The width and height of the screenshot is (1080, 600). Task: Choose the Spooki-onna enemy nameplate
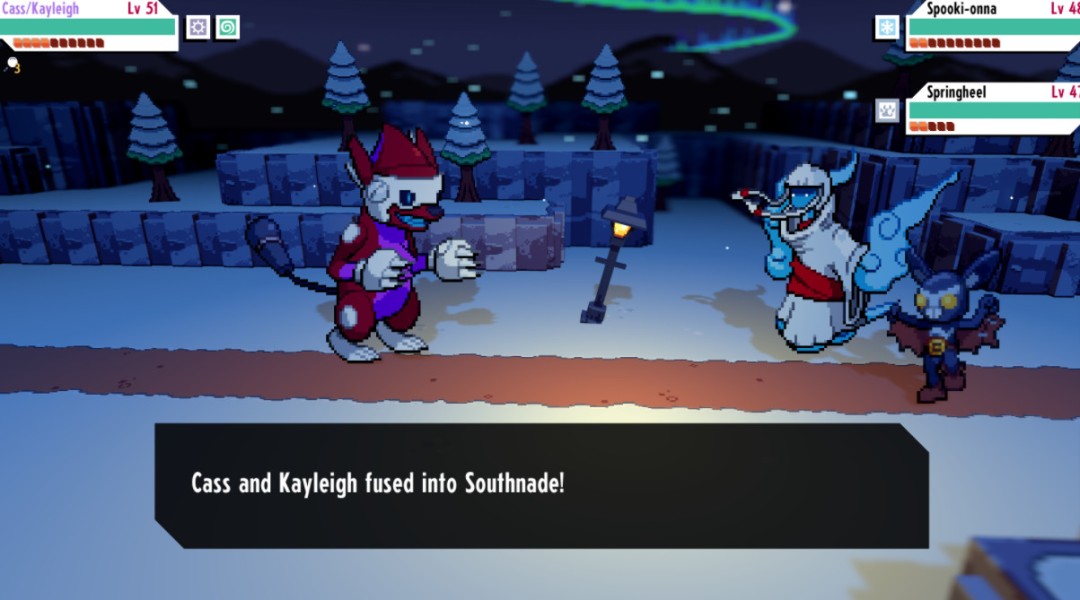tap(992, 26)
